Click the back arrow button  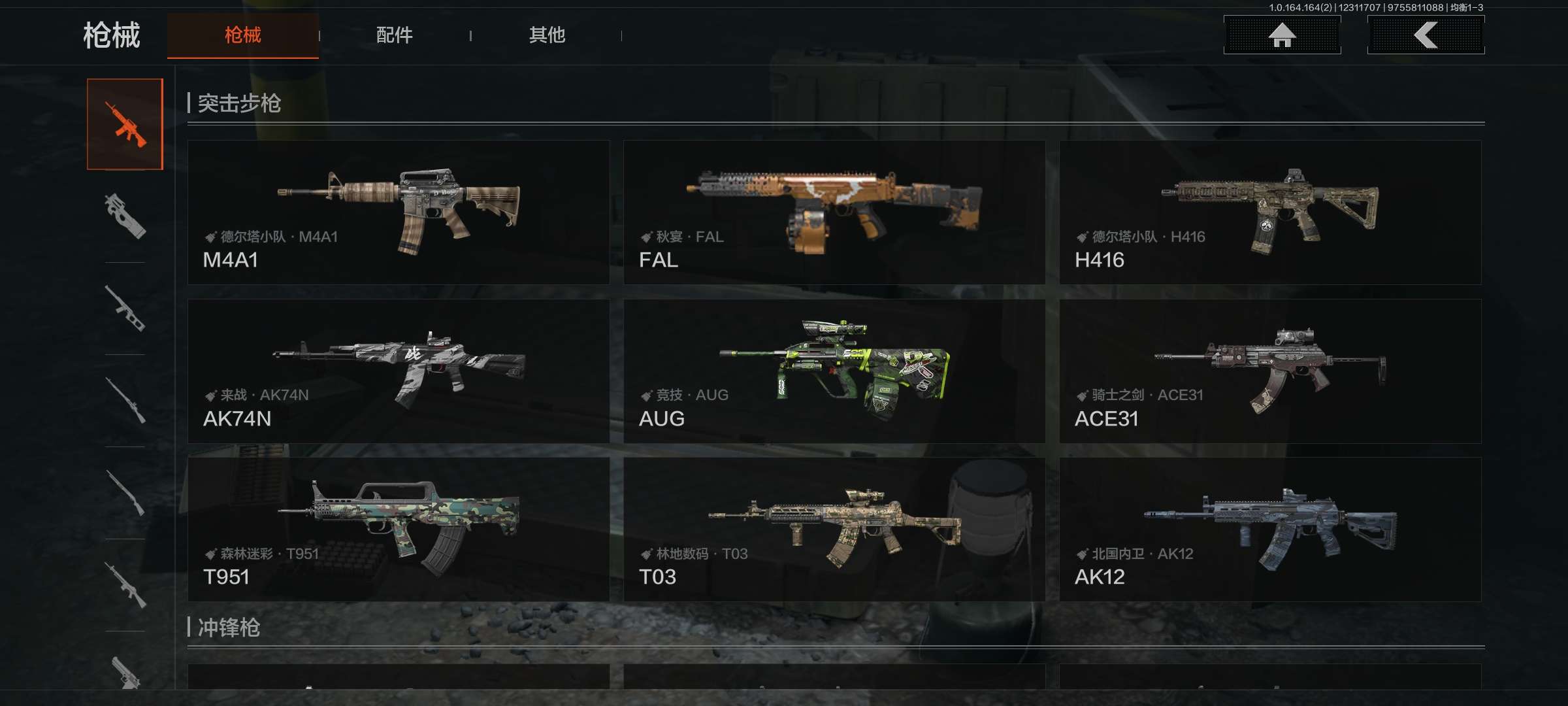tap(1426, 35)
